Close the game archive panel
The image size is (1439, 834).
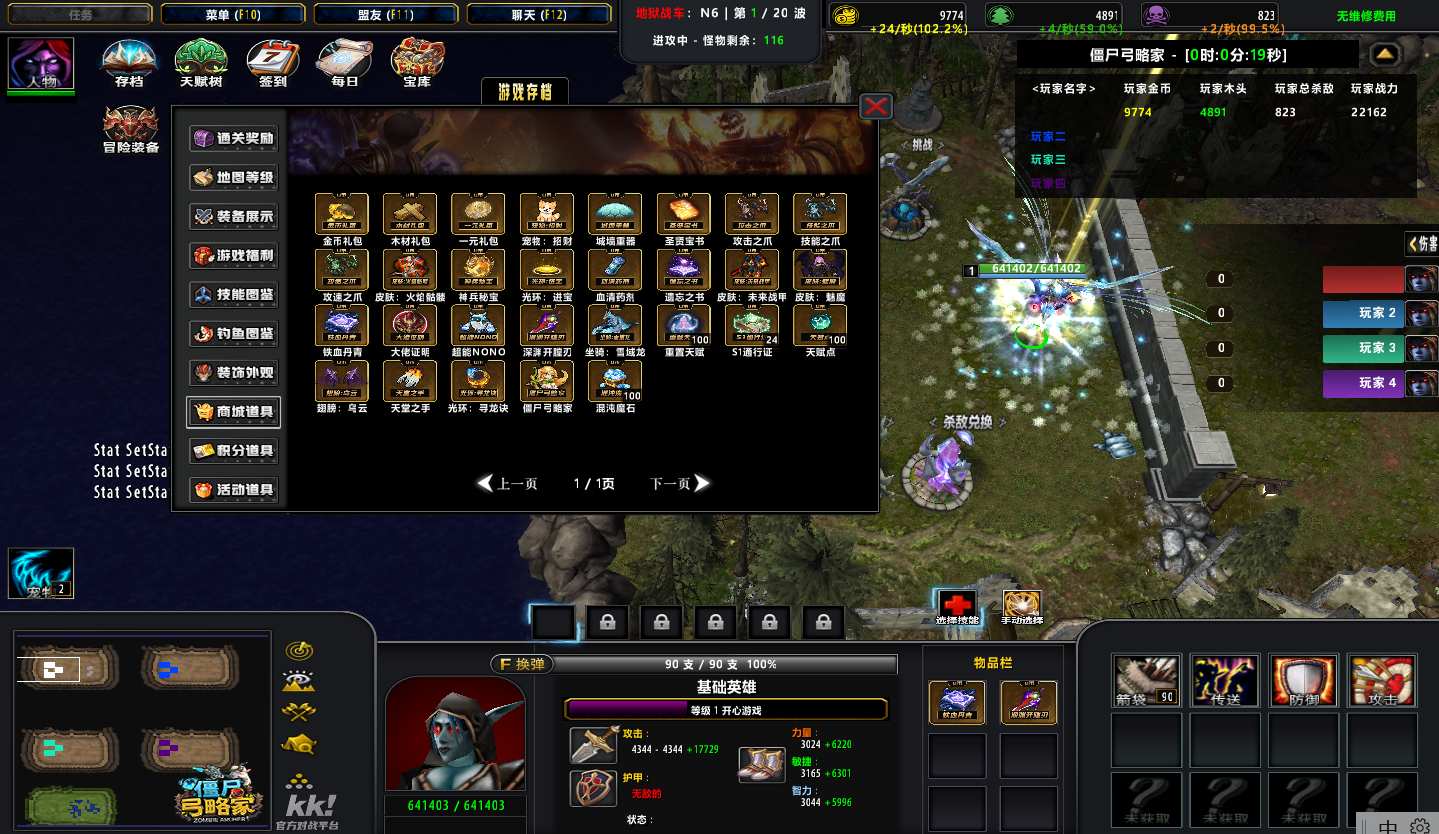pyautogui.click(x=876, y=106)
